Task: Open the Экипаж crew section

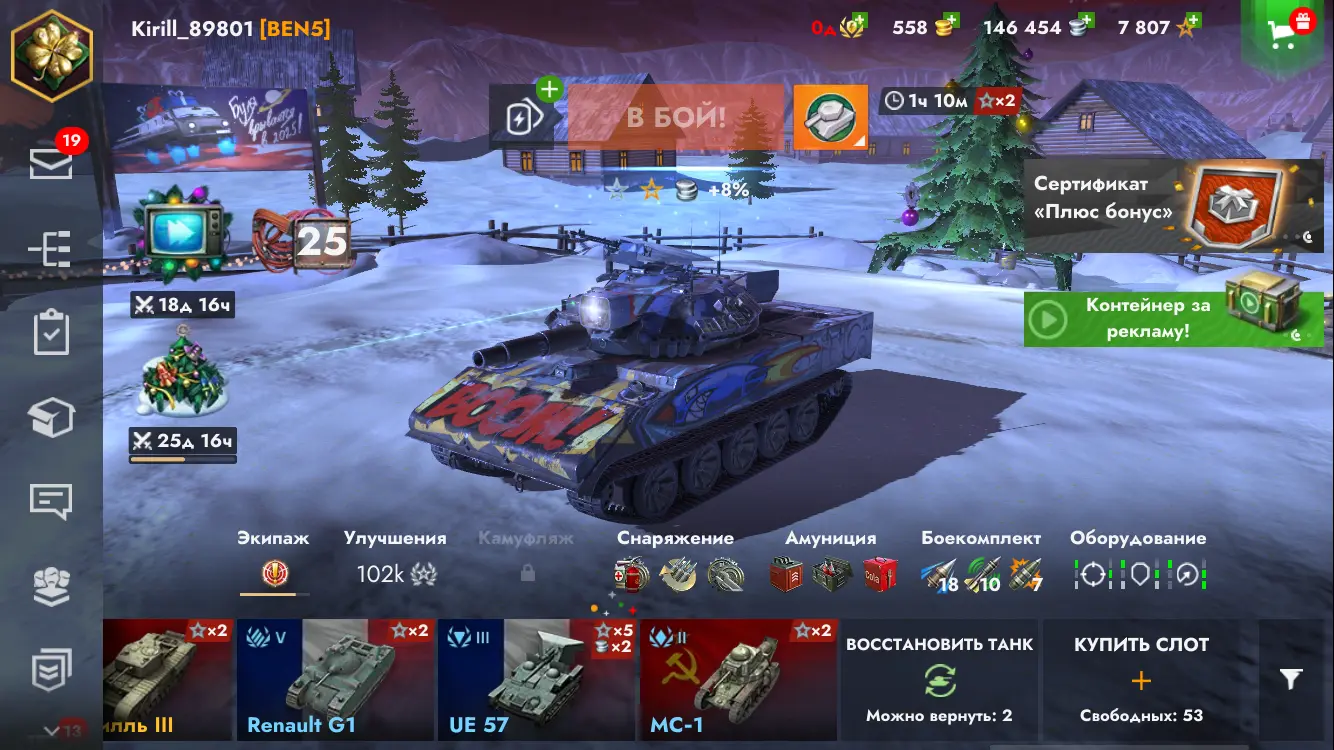Action: [x=273, y=562]
